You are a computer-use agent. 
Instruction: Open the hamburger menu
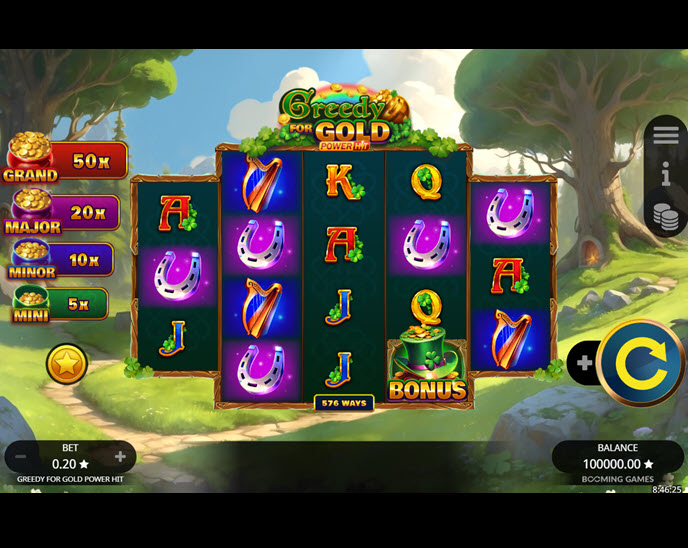point(666,136)
